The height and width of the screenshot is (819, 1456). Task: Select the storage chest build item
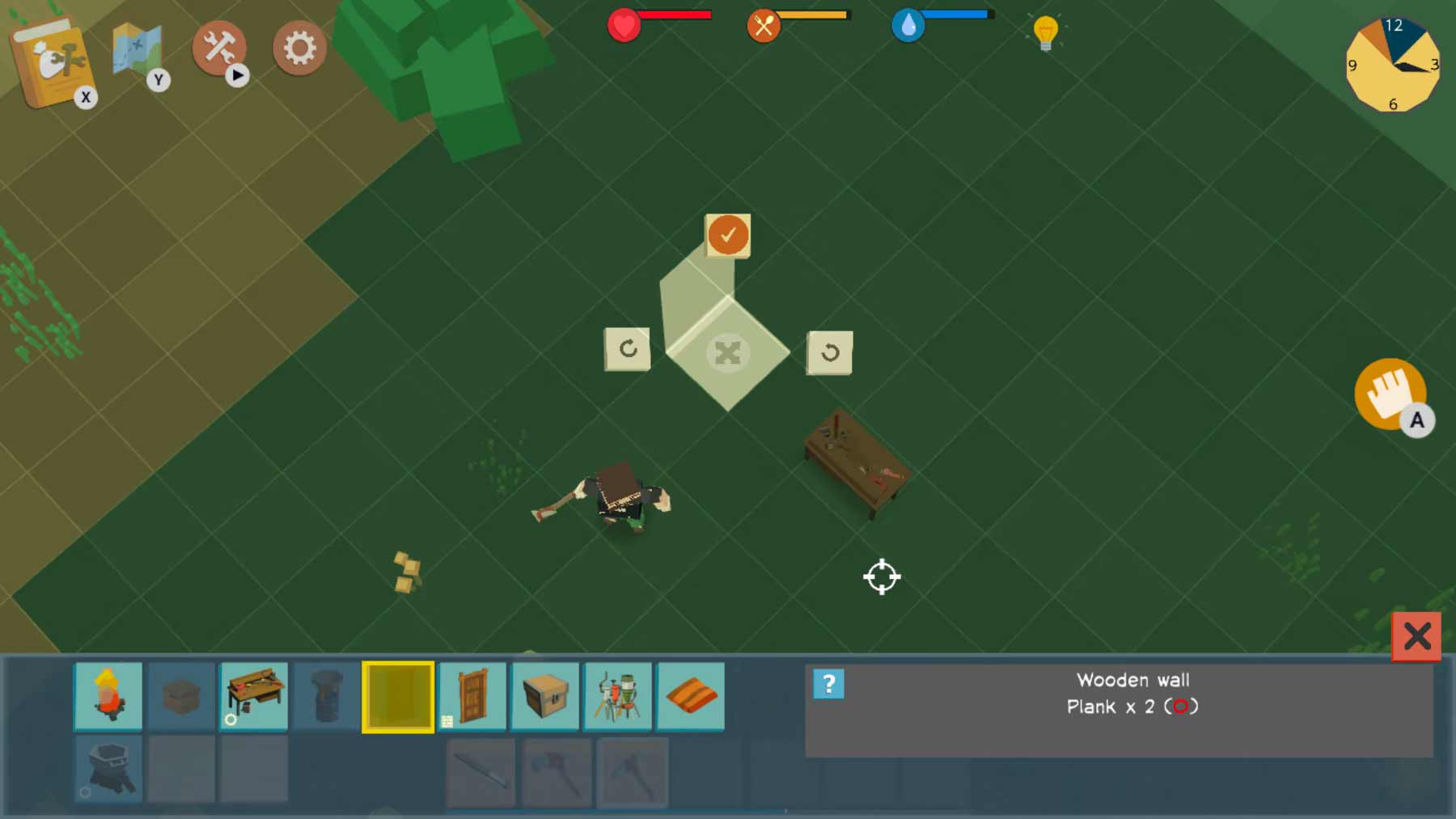545,695
